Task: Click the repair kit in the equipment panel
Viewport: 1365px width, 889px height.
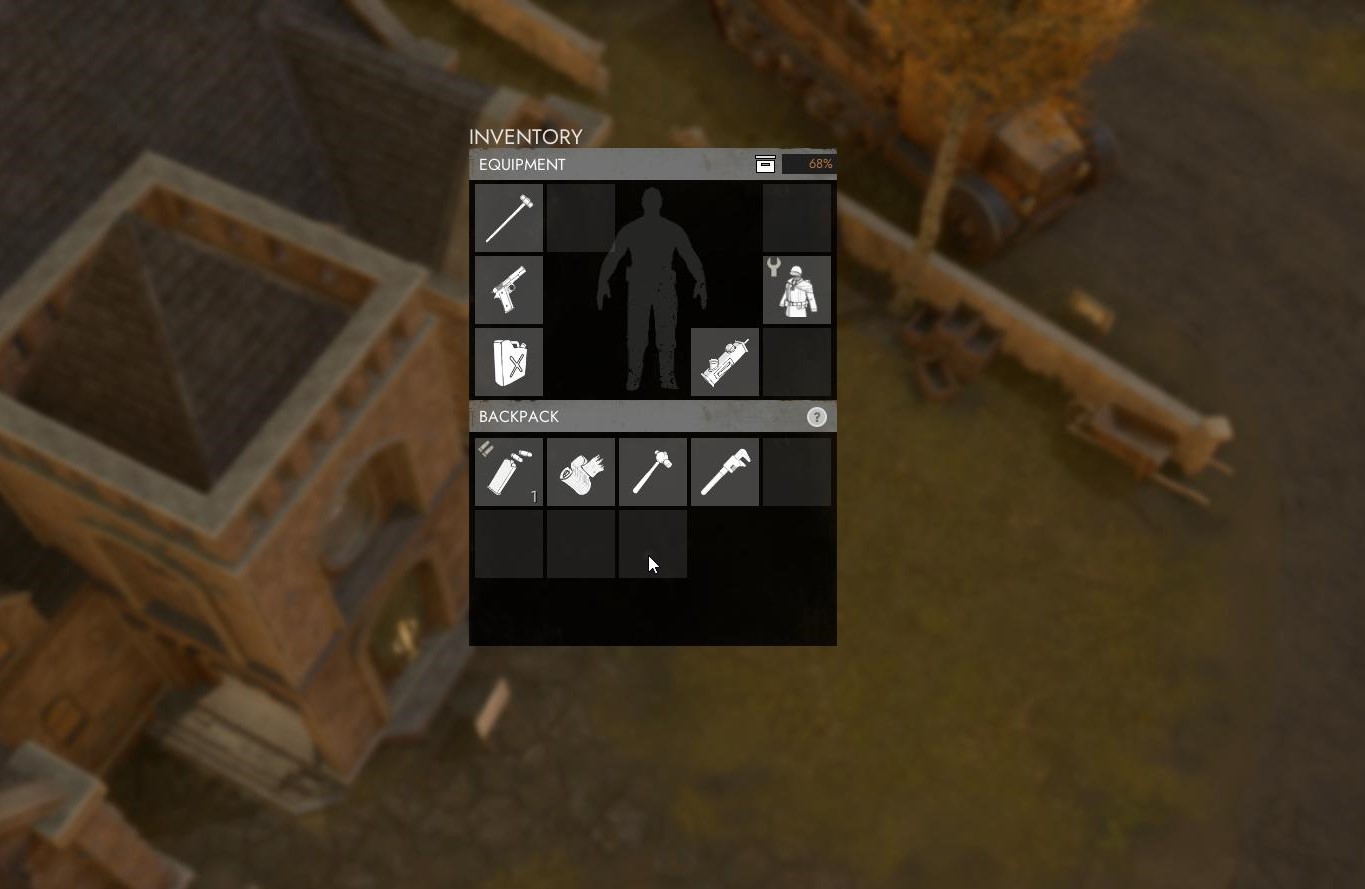Action: click(724, 361)
